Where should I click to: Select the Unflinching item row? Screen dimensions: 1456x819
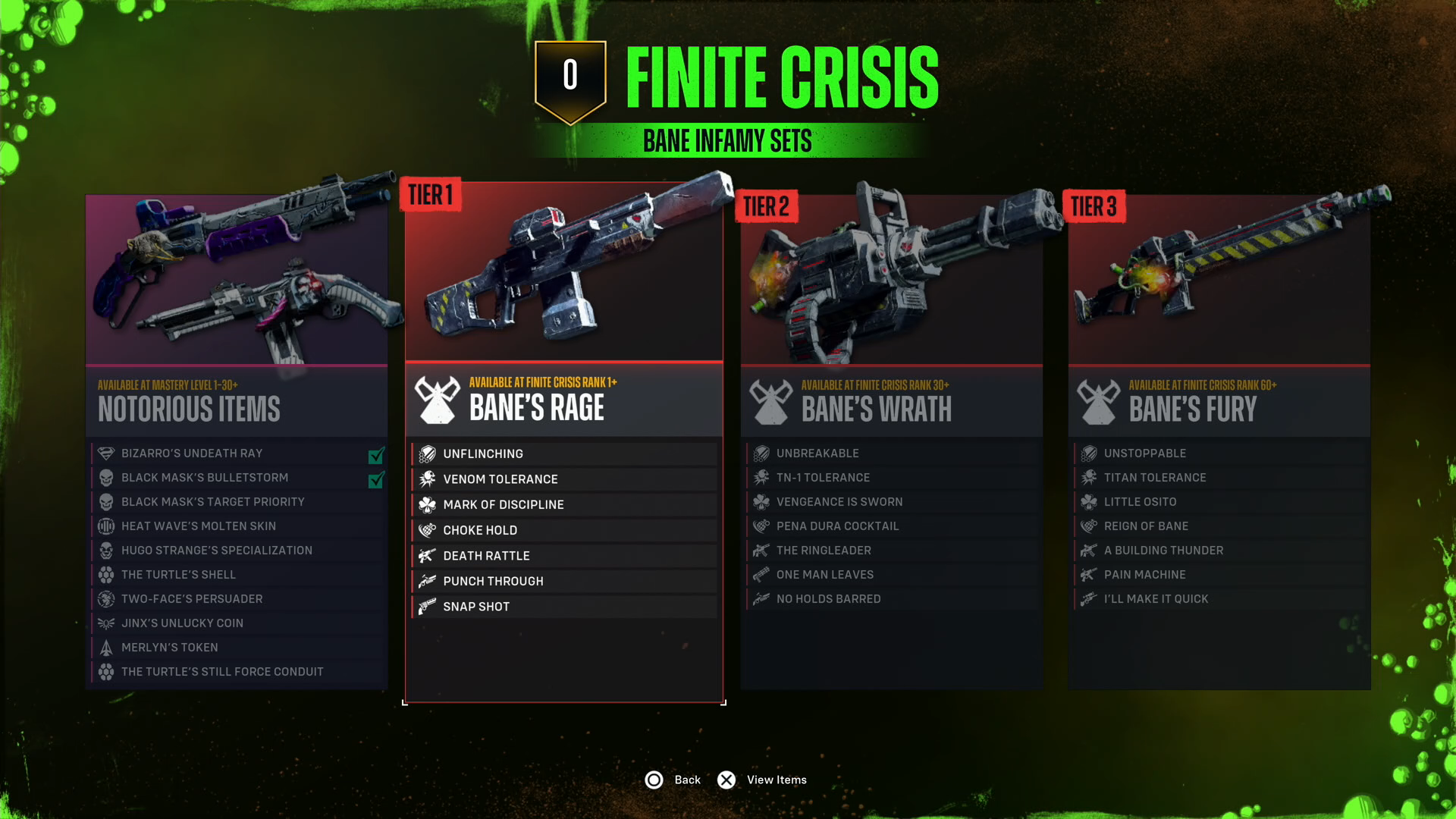tap(563, 453)
